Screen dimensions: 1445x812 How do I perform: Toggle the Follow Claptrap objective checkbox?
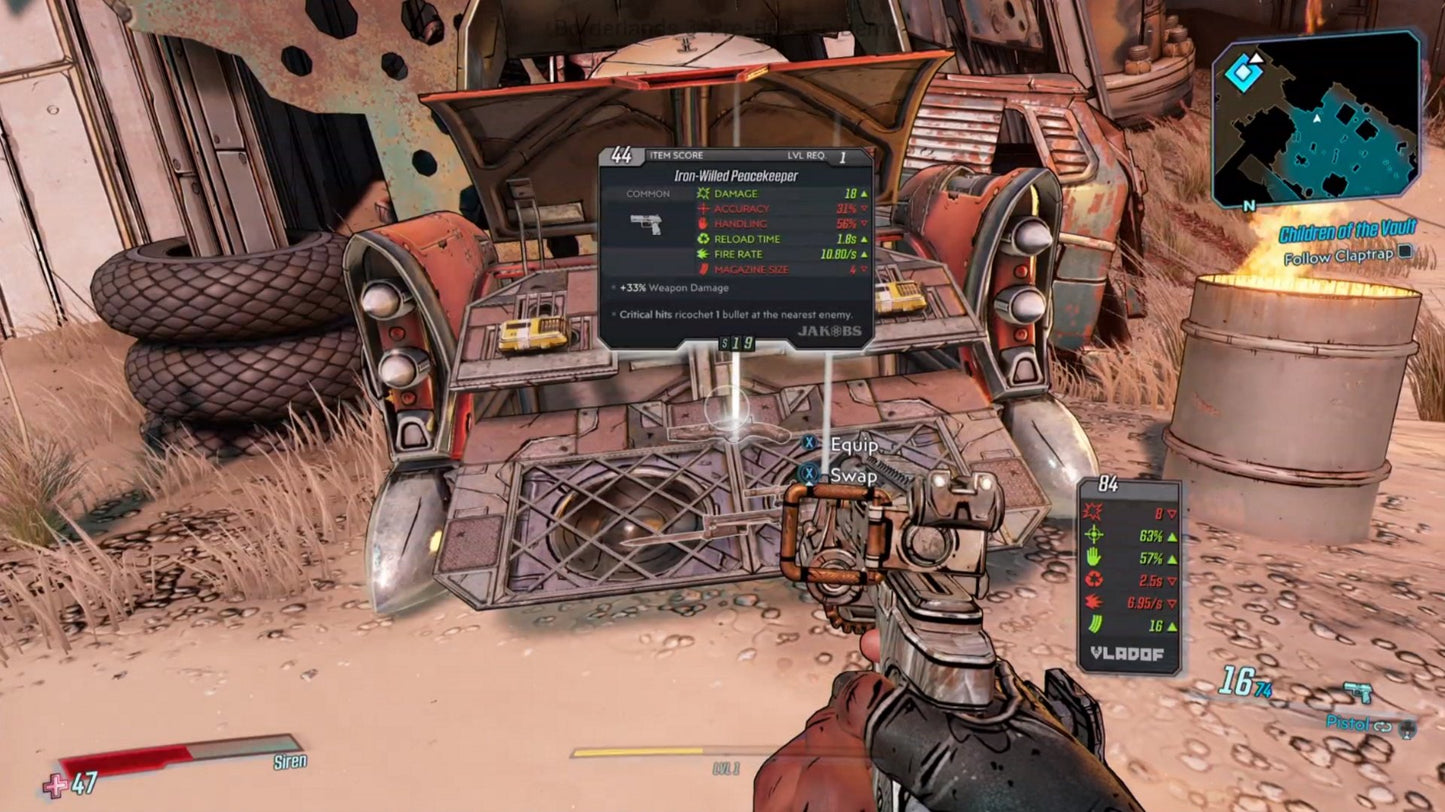(1406, 254)
